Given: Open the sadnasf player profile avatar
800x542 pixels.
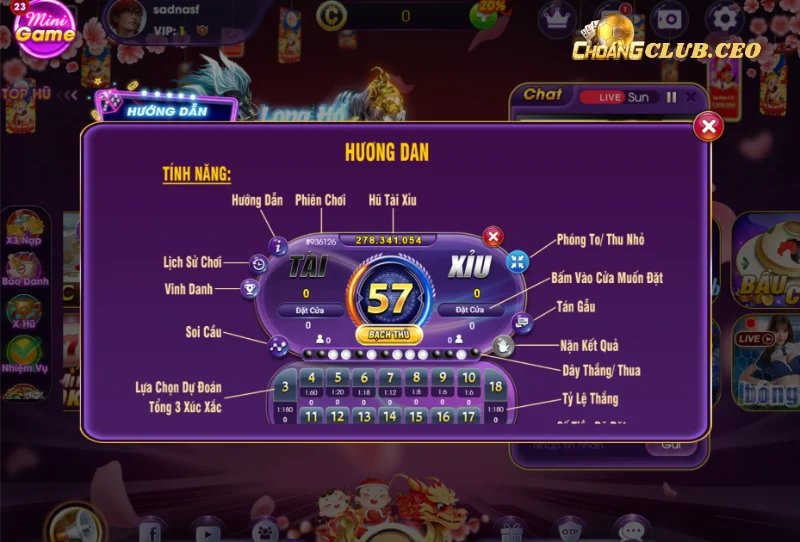Looking at the screenshot, I should (x=124, y=19).
